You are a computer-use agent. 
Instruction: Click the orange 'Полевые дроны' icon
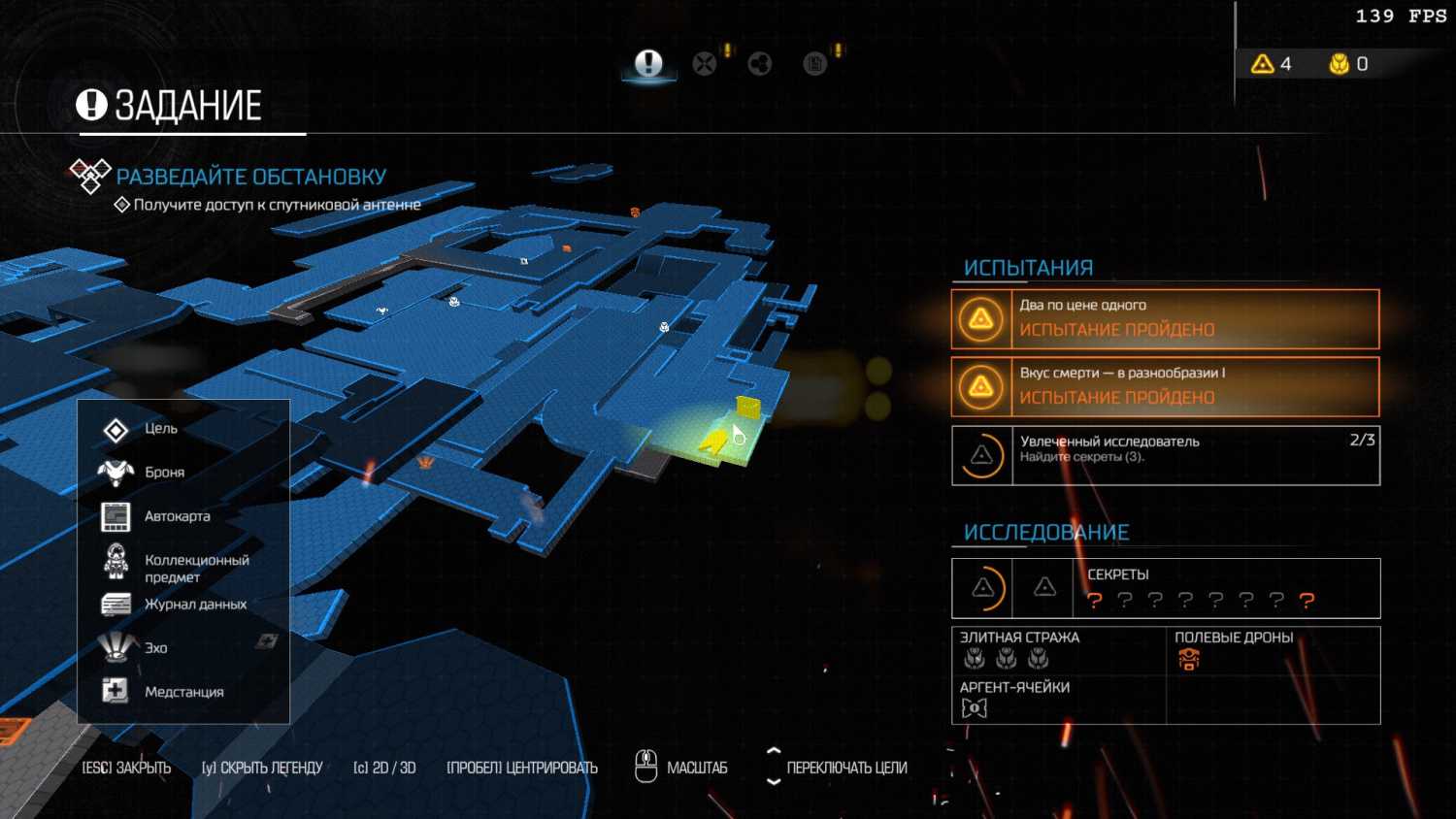coord(1189,660)
